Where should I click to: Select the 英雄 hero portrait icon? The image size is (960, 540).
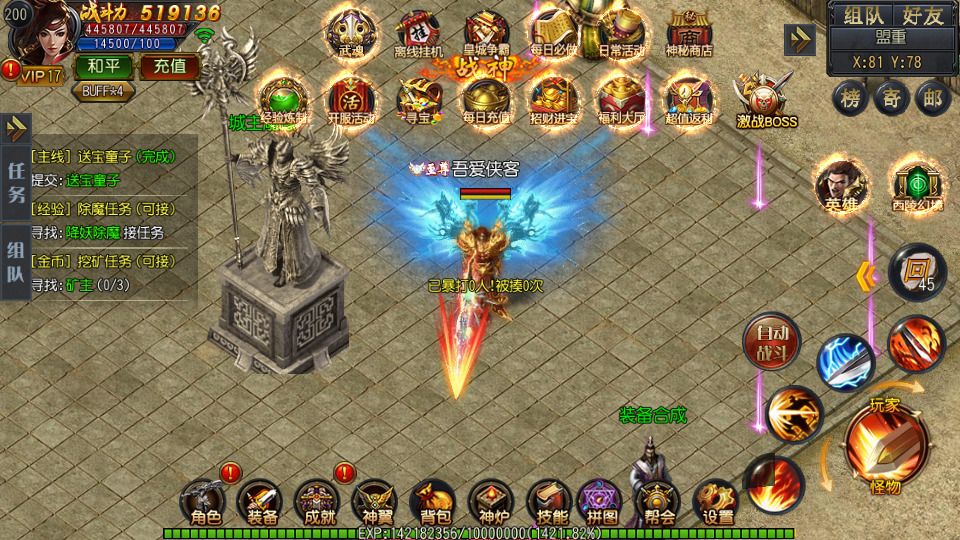click(x=840, y=185)
